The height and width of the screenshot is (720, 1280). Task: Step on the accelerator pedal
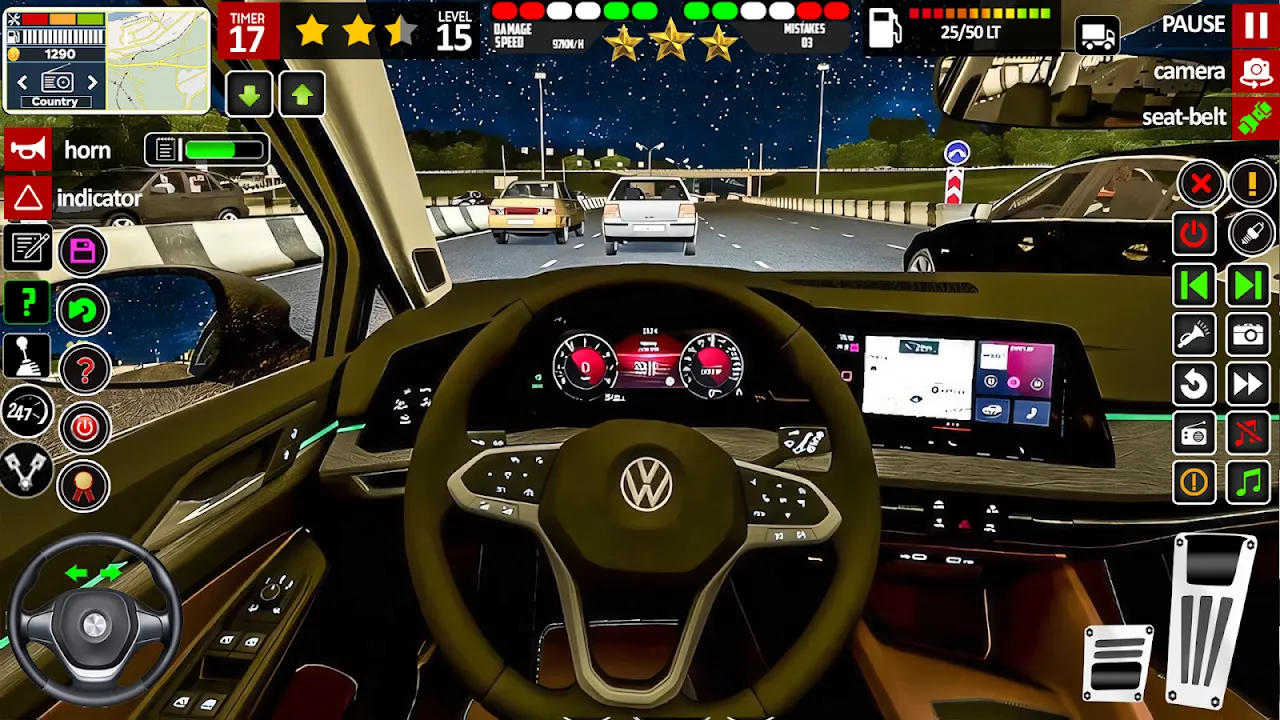pyautogui.click(x=1213, y=620)
